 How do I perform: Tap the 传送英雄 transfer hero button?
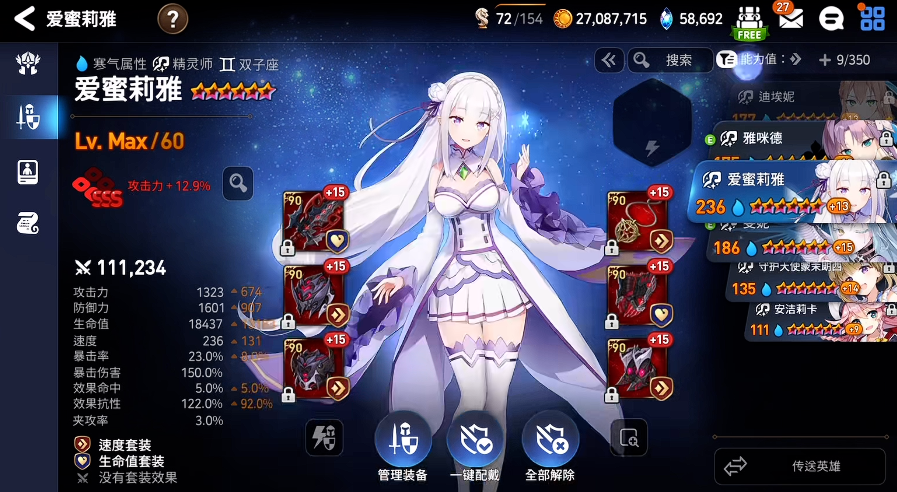[799, 466]
